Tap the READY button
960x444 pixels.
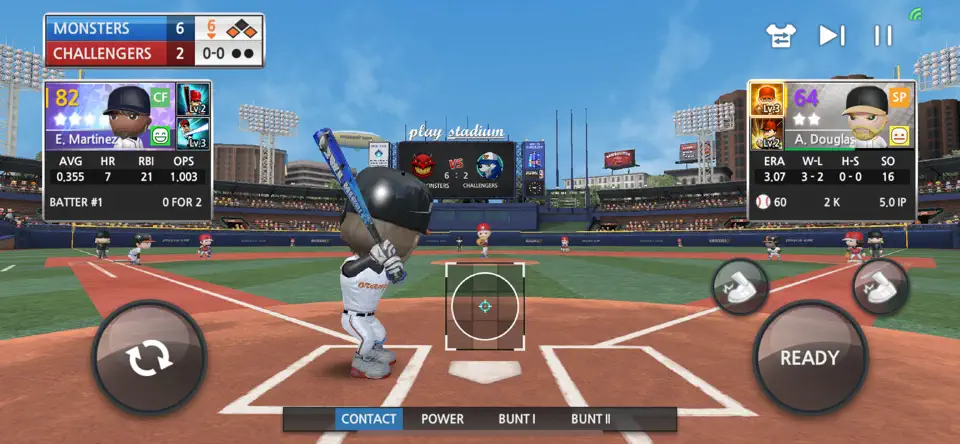coord(810,358)
